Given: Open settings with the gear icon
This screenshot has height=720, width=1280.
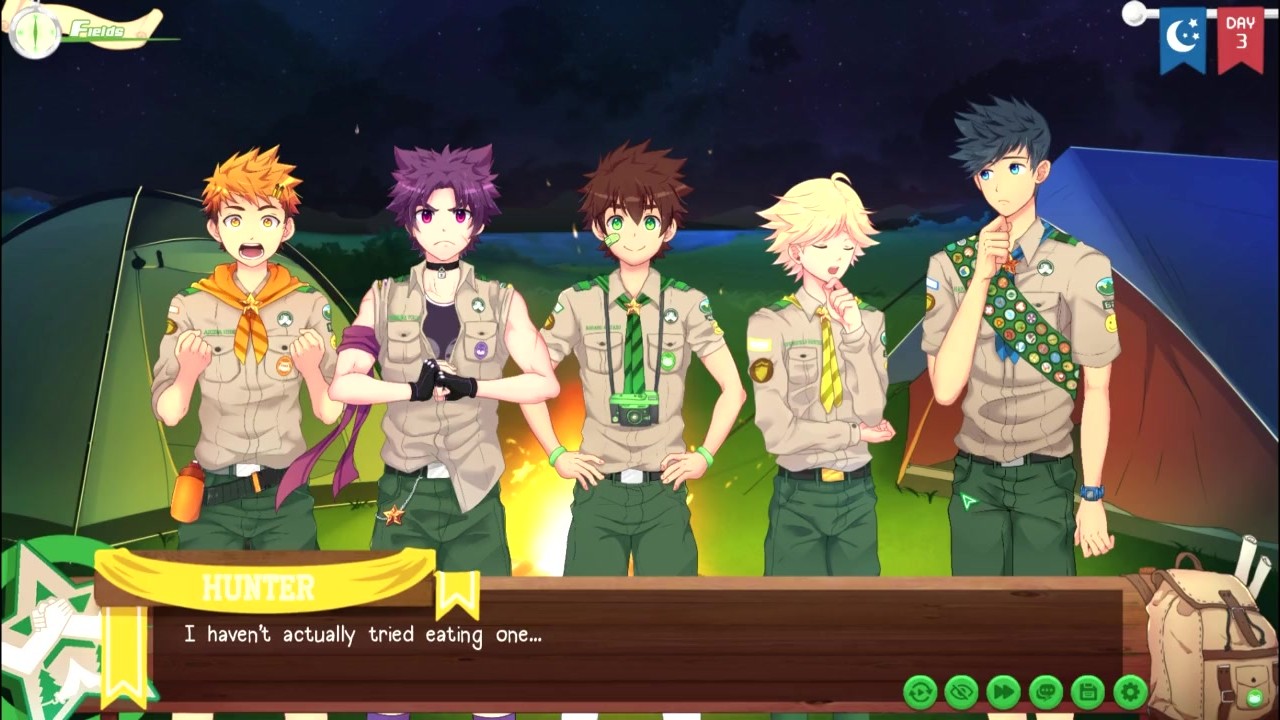Looking at the screenshot, I should (x=1130, y=691).
